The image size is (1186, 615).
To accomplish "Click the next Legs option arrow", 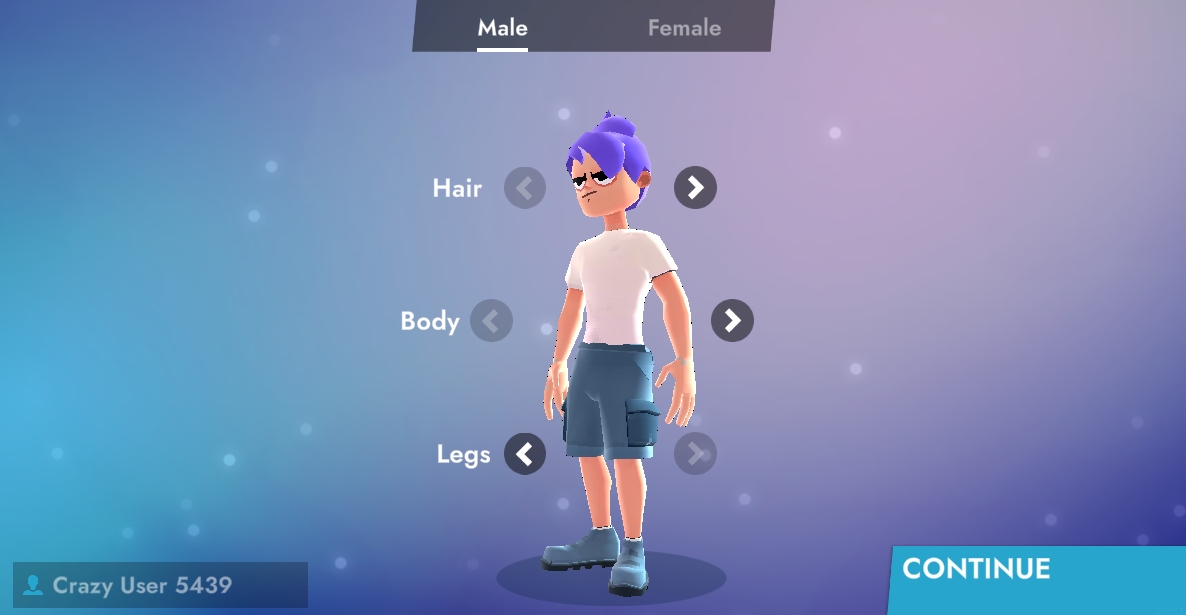I will [x=695, y=454].
